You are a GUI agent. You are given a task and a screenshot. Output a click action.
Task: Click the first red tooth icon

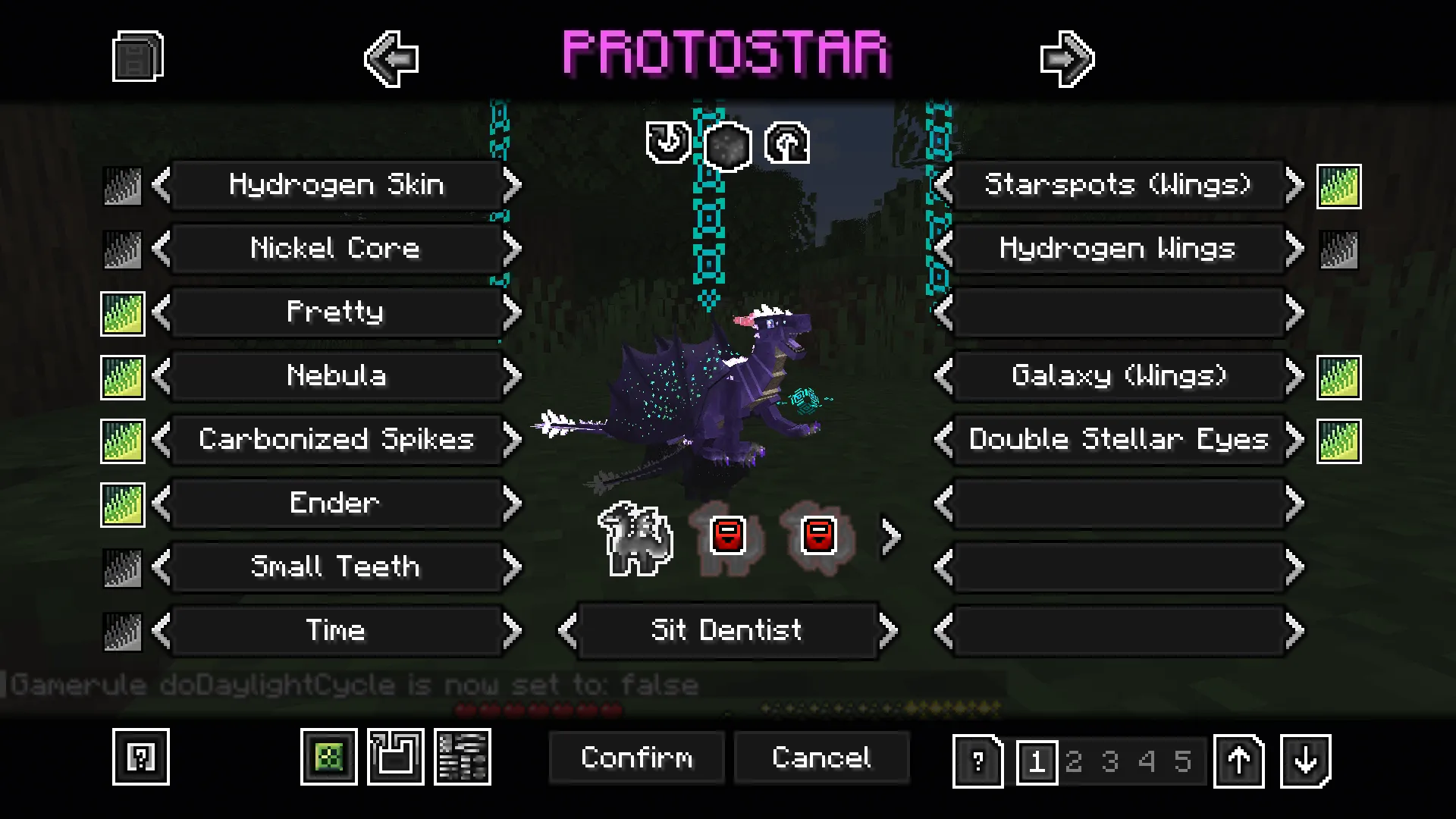[x=726, y=535]
